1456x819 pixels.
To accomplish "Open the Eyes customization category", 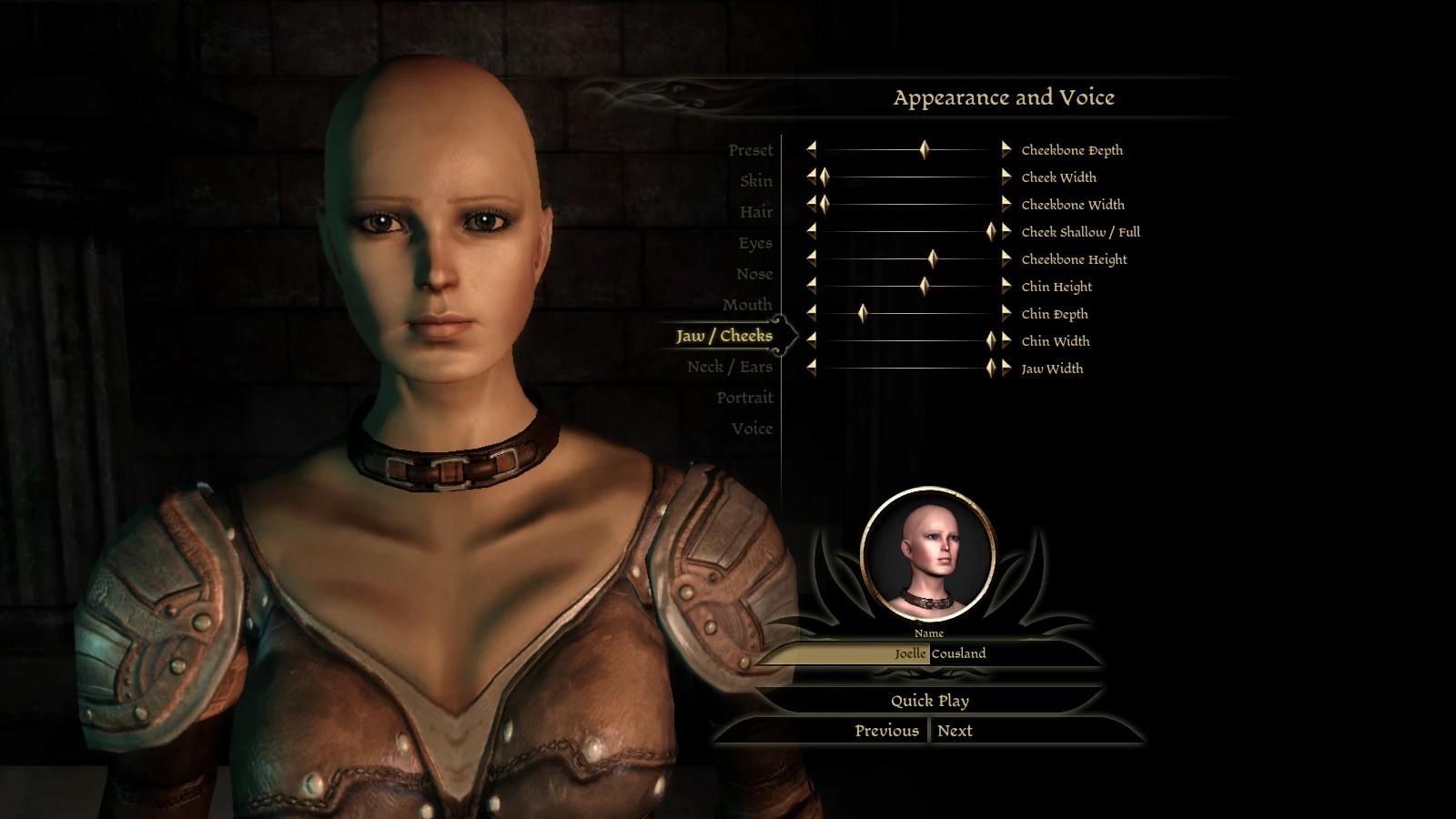I will tap(754, 243).
